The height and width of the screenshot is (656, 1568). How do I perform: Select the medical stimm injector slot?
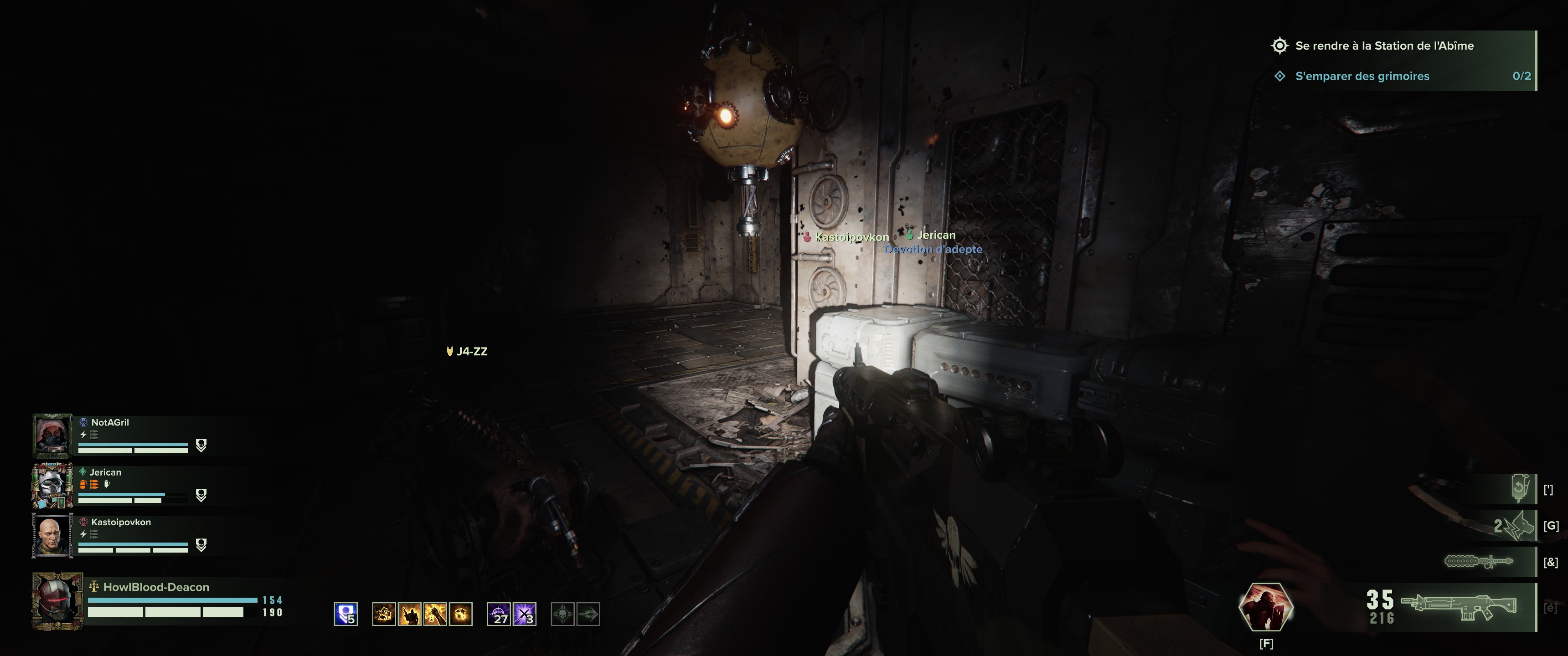click(x=1520, y=489)
